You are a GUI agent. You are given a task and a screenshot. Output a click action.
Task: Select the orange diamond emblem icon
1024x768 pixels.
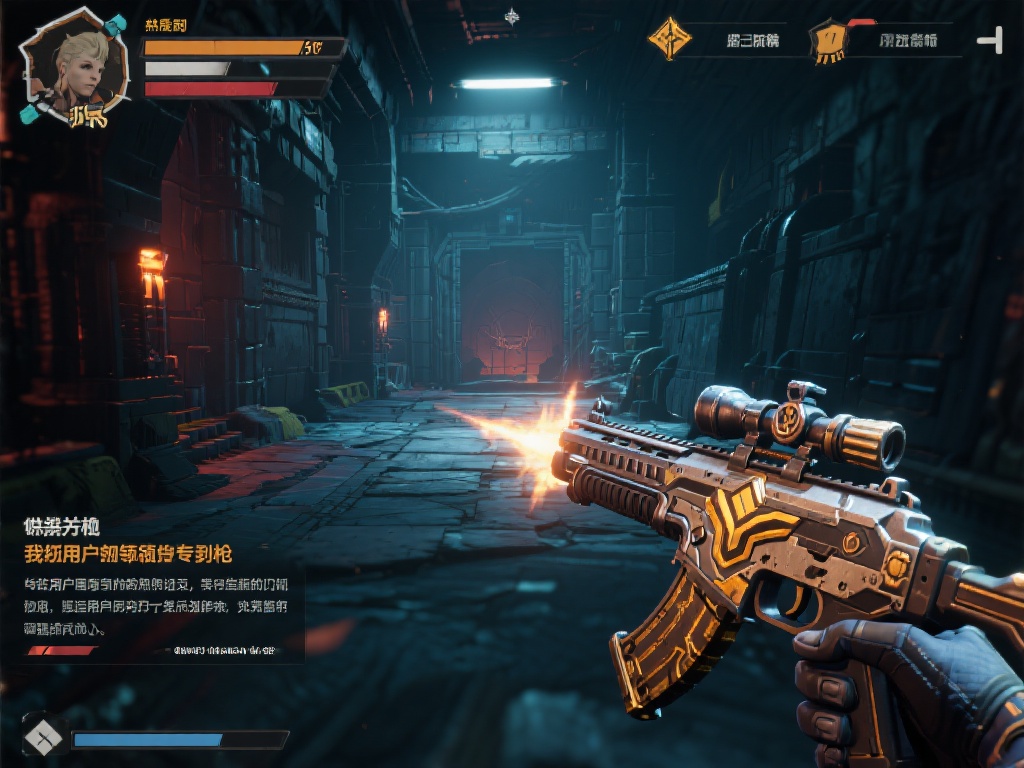coord(669,39)
